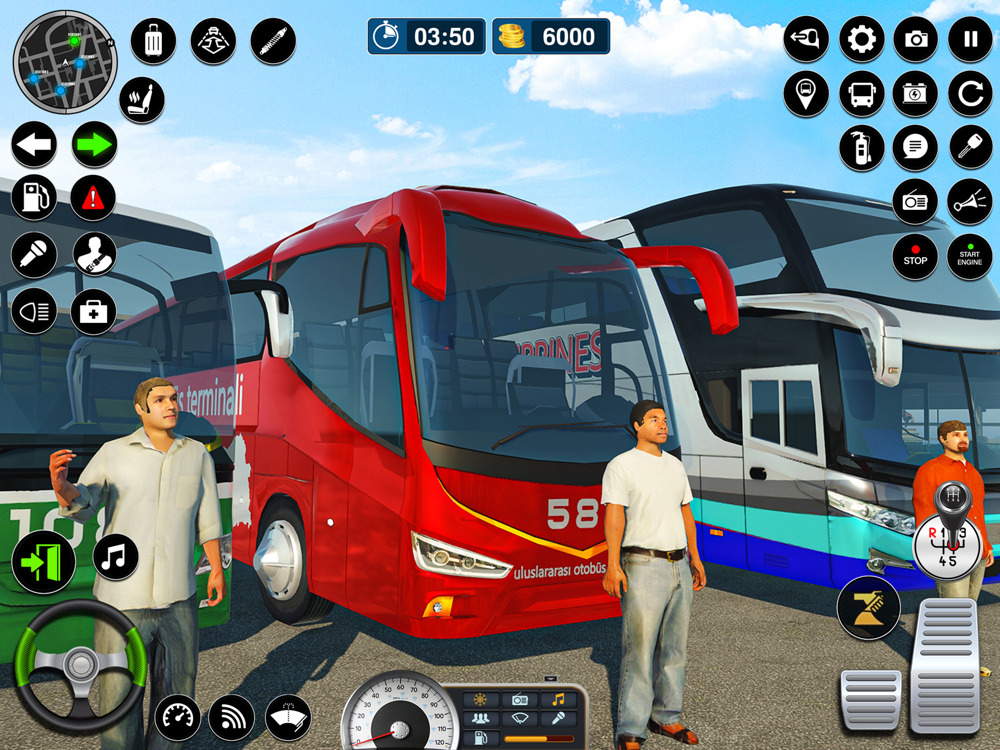This screenshot has width=1000, height=750.
Task: Click the luggage suitcase icon
Action: click(x=153, y=42)
